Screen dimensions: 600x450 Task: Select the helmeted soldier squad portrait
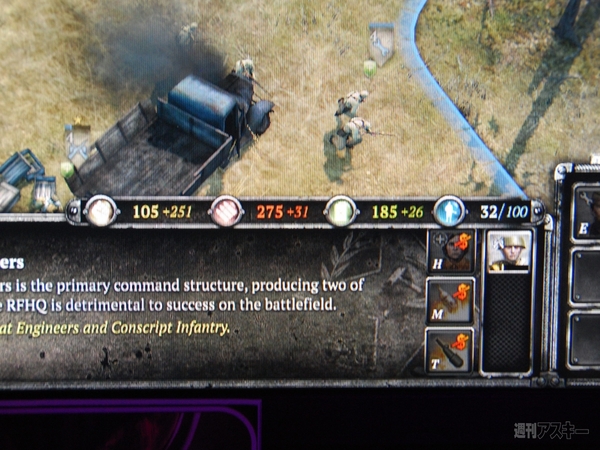pos(507,252)
